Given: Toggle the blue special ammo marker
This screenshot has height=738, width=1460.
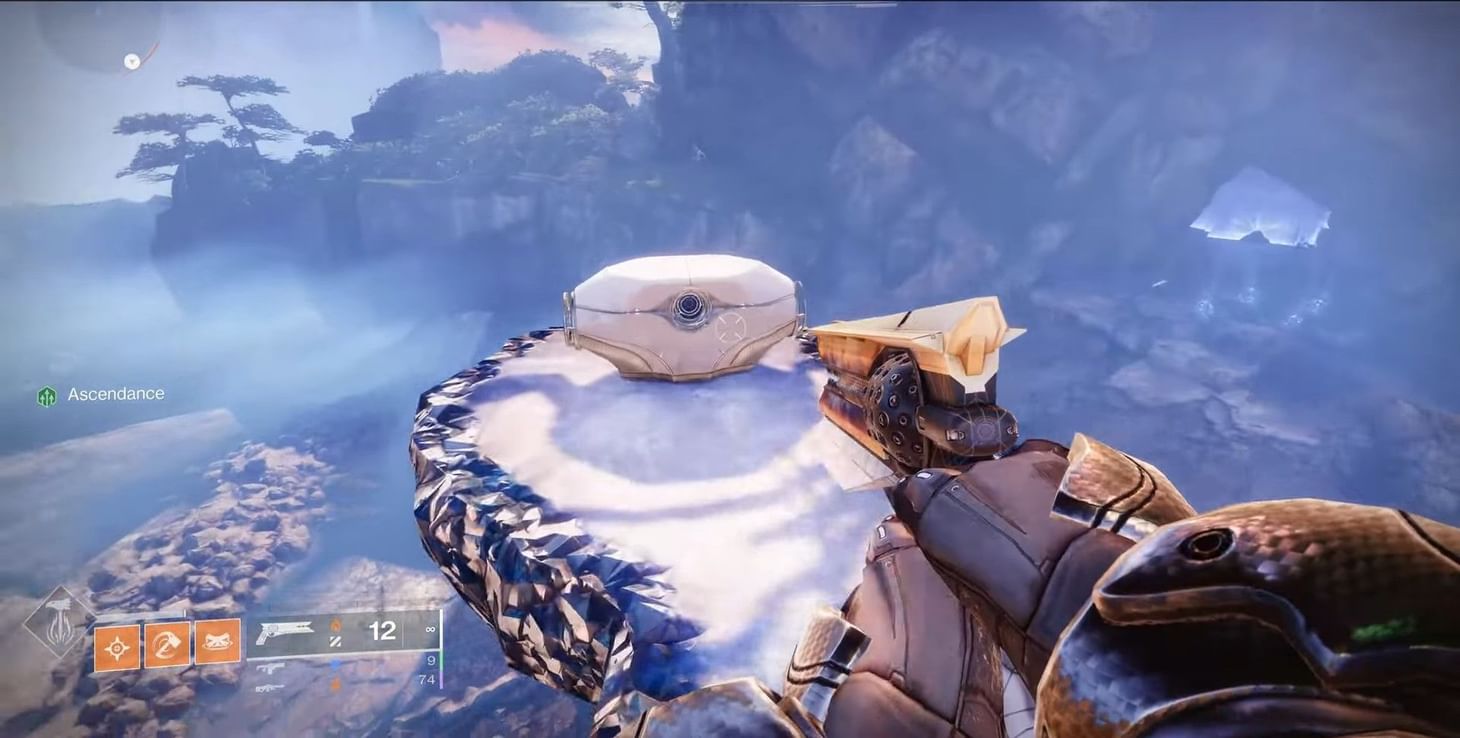Looking at the screenshot, I should pyautogui.click(x=335, y=663).
